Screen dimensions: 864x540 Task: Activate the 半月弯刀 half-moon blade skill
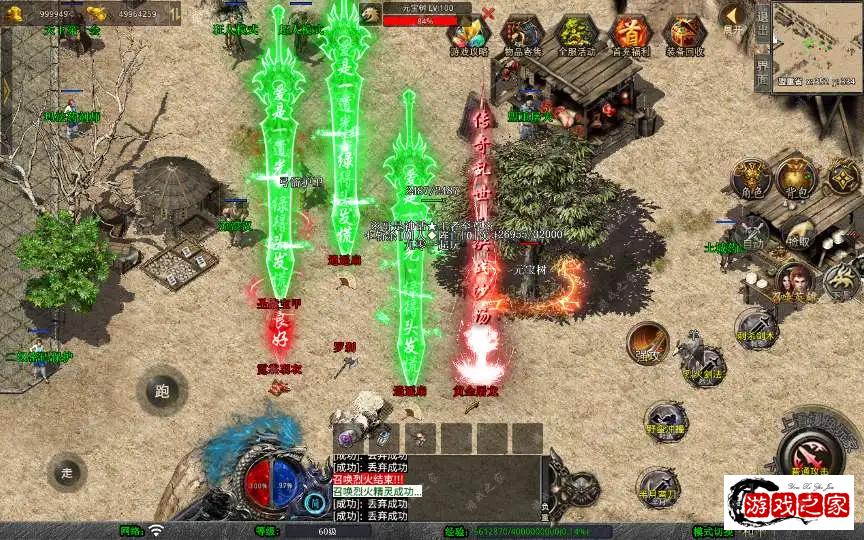point(657,486)
